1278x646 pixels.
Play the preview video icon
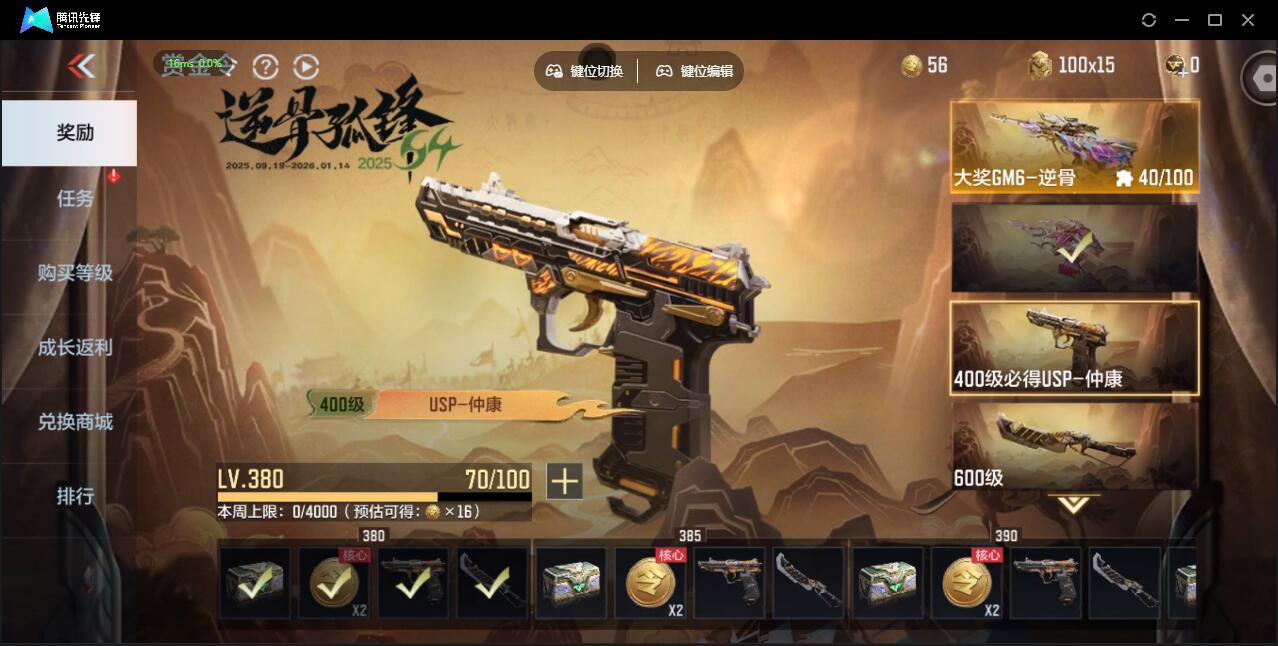(306, 67)
